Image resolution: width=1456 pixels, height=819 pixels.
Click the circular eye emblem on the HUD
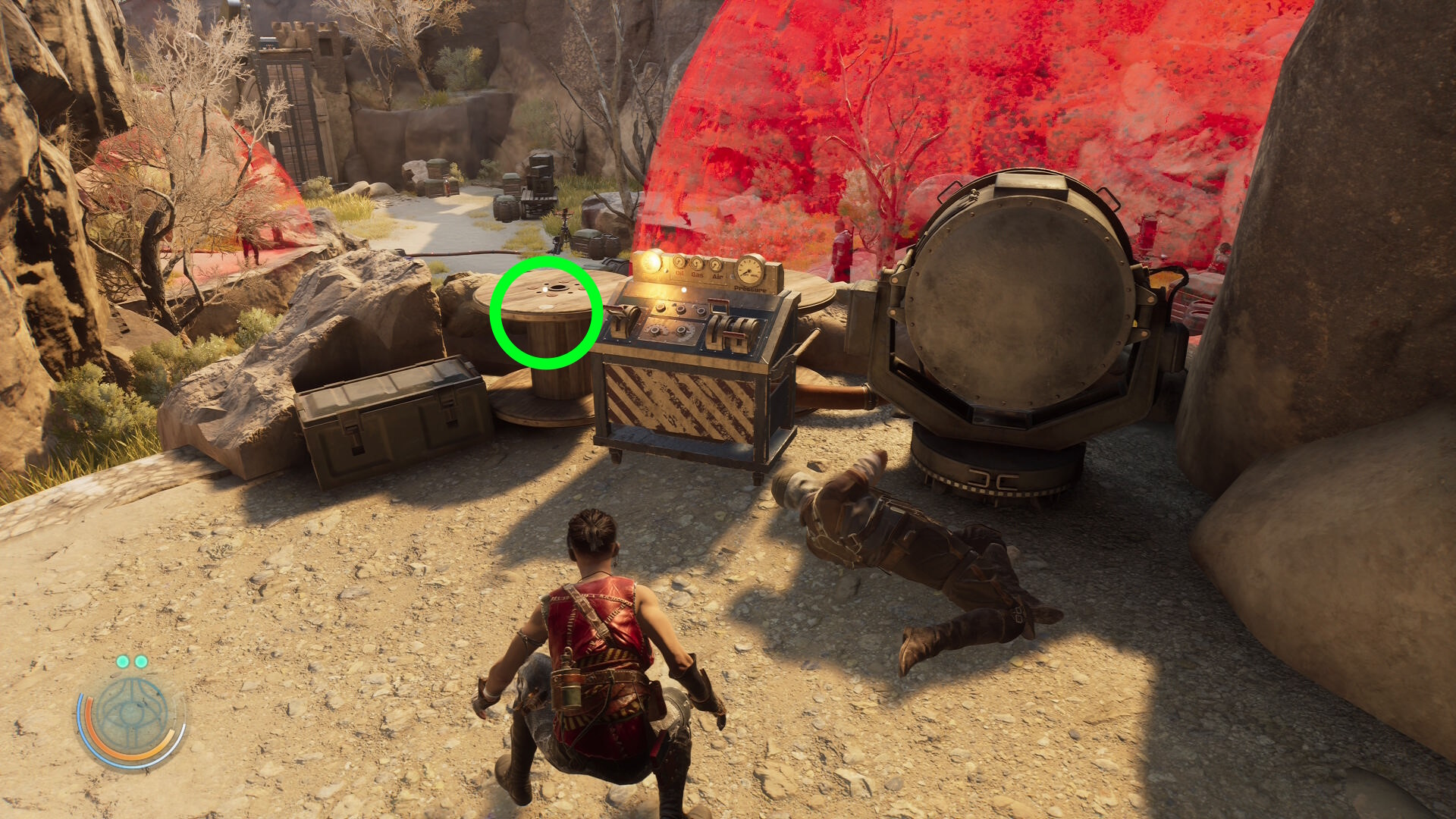pos(132,715)
